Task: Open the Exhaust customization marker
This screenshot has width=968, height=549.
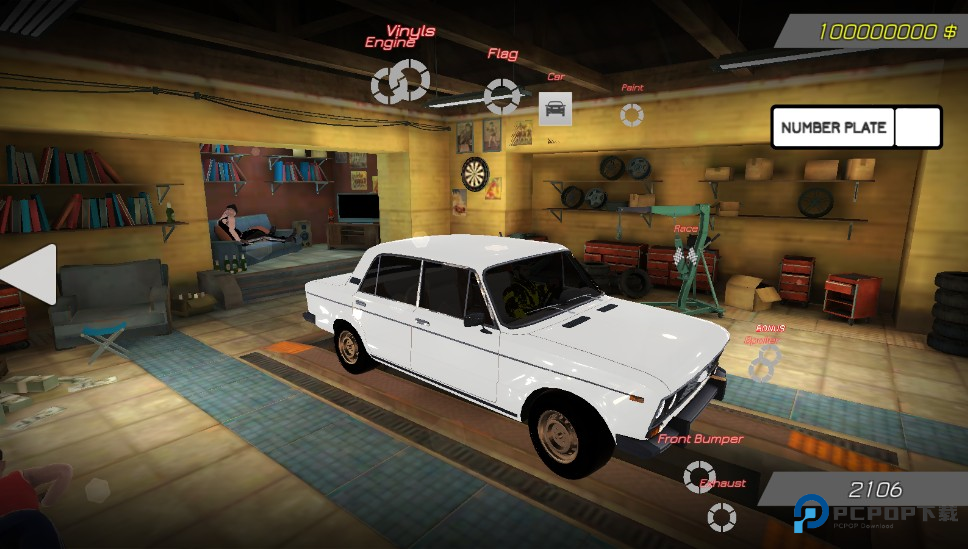Action: 721,516
